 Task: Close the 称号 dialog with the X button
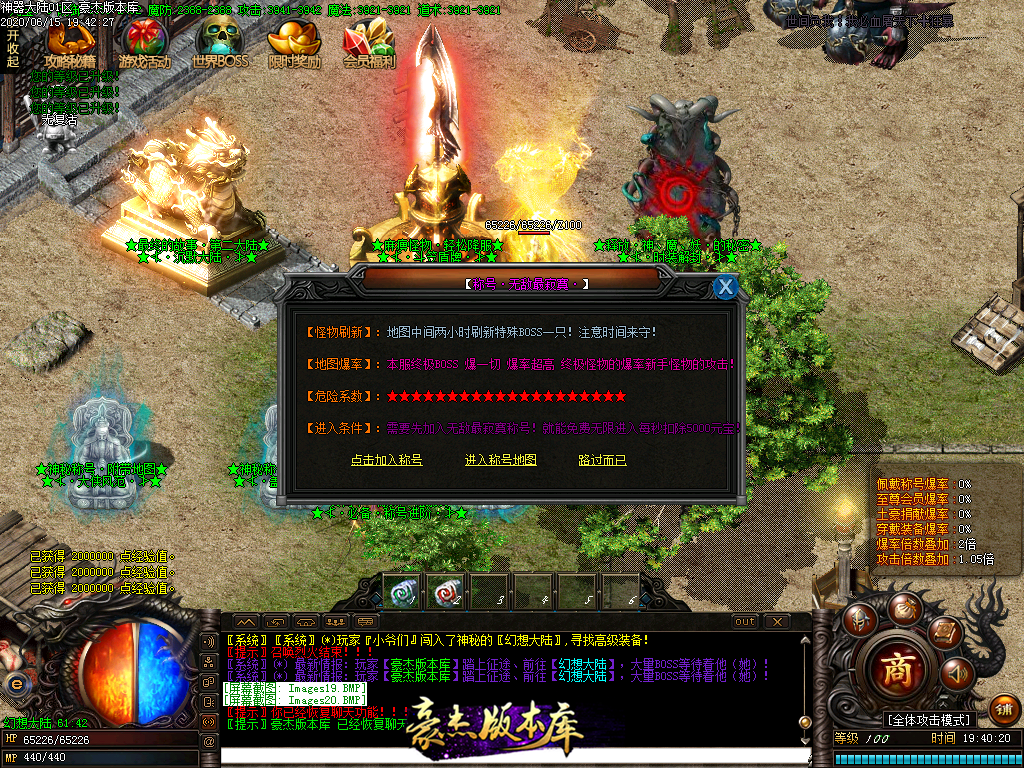726,287
